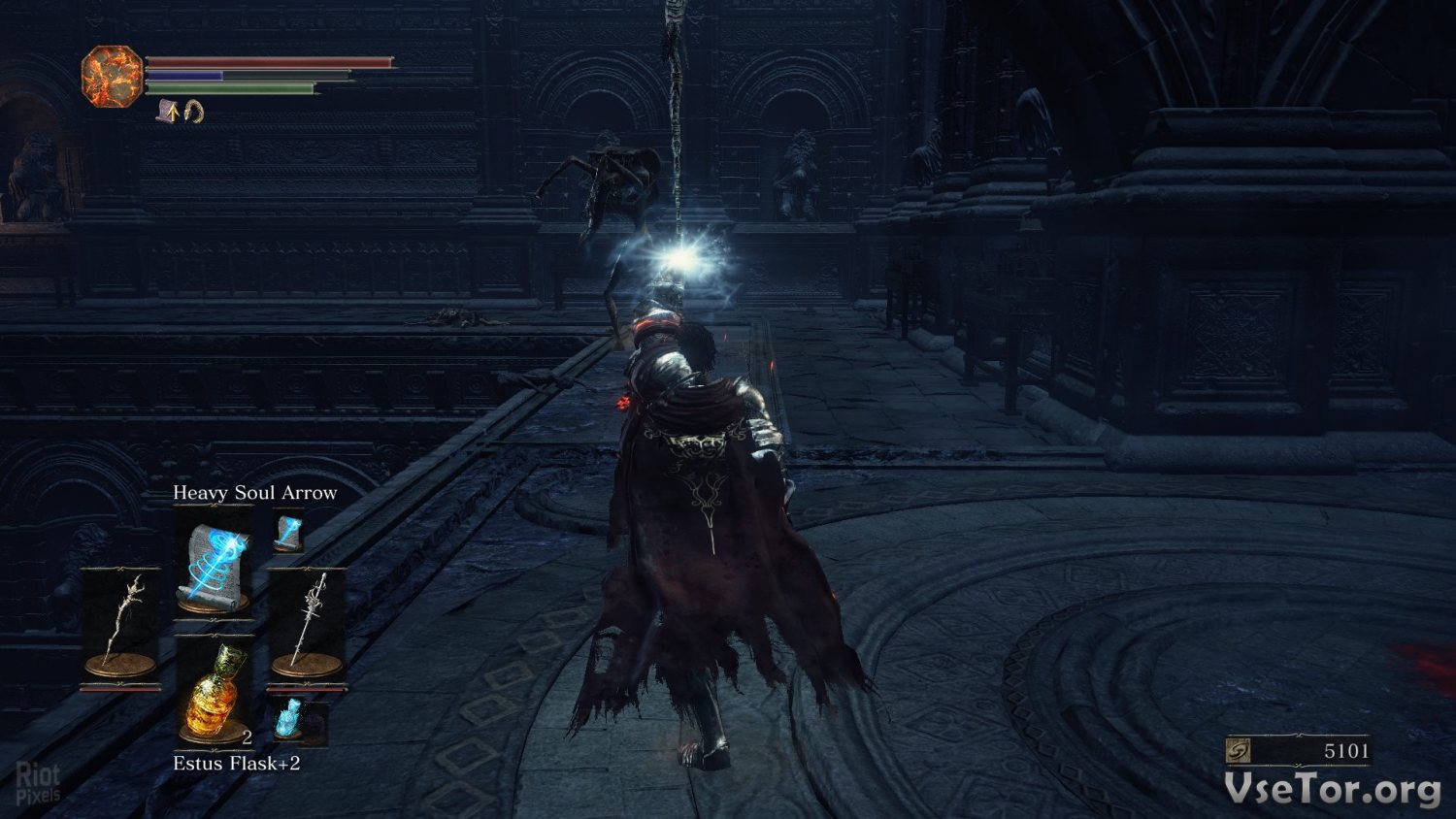Select the right-hand silver sword slot

click(x=307, y=623)
